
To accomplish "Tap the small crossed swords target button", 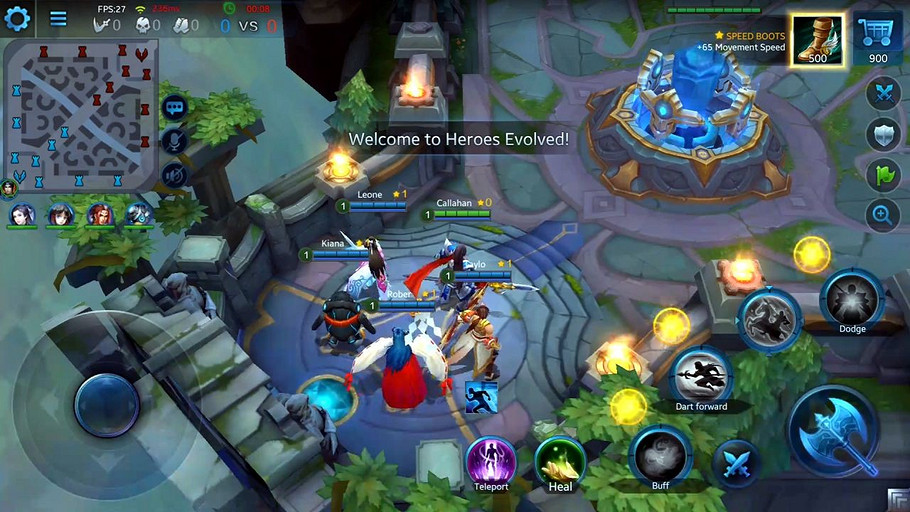I will [x=737, y=463].
